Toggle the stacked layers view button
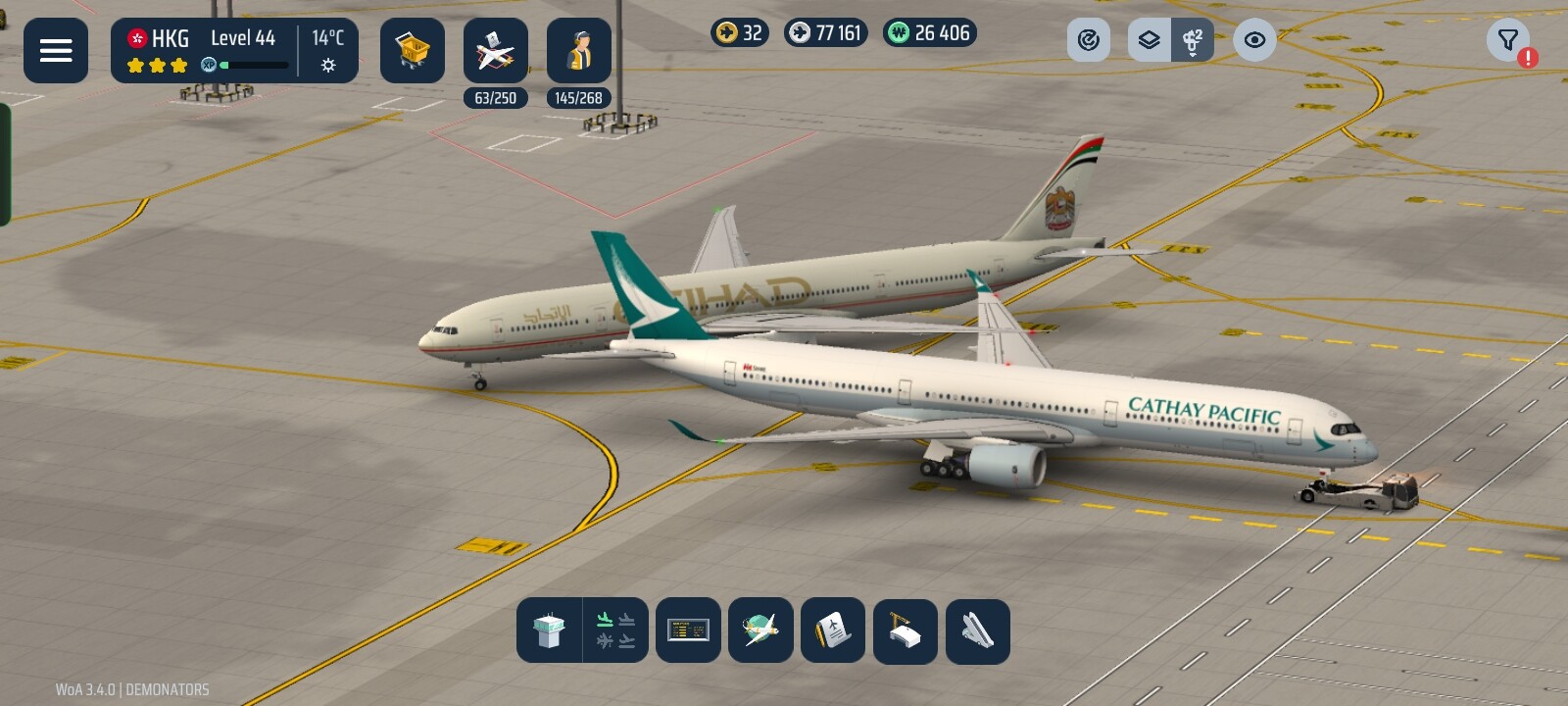Screen dimensions: 1568x706 tap(1150, 40)
